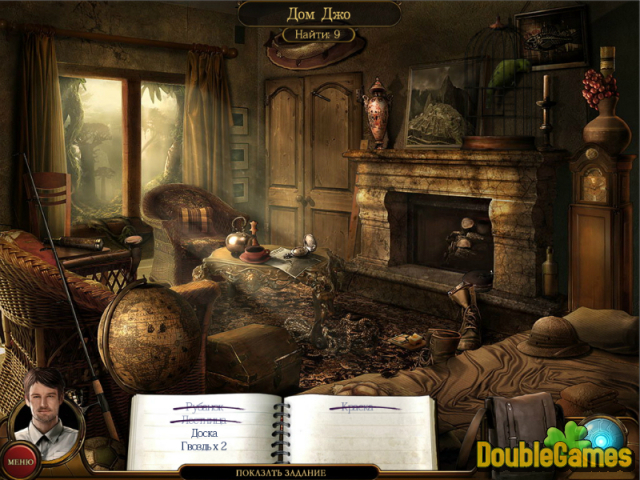Open the МЕНЮ button
Screen dimensions: 640x480
[19, 462]
